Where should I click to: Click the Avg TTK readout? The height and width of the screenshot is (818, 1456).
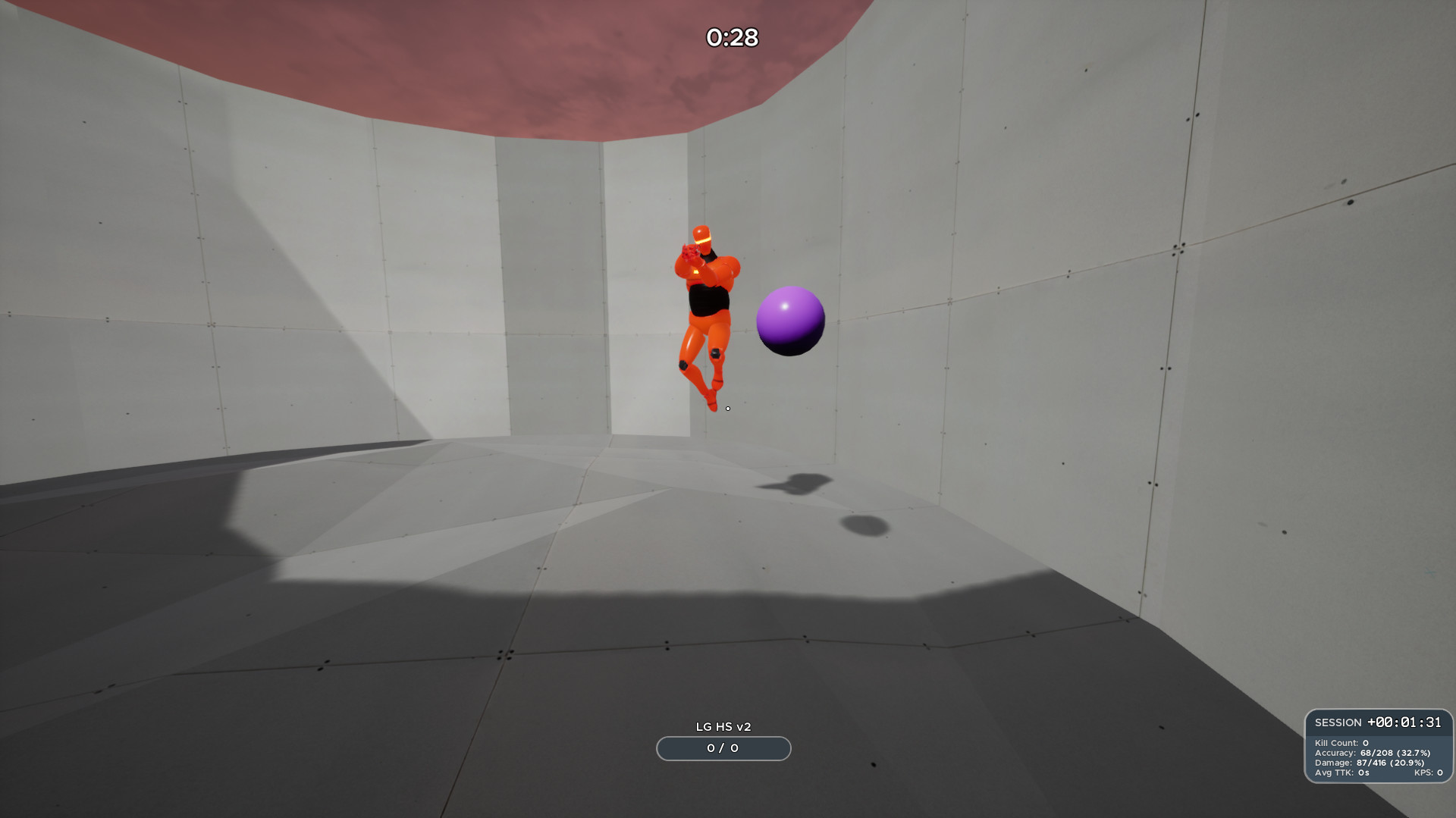pos(1341,771)
